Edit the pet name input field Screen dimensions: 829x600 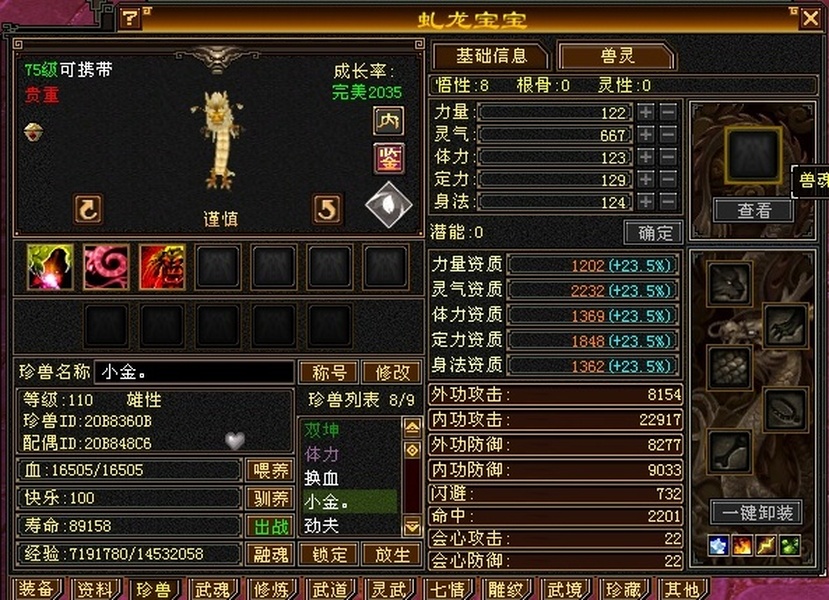point(194,372)
